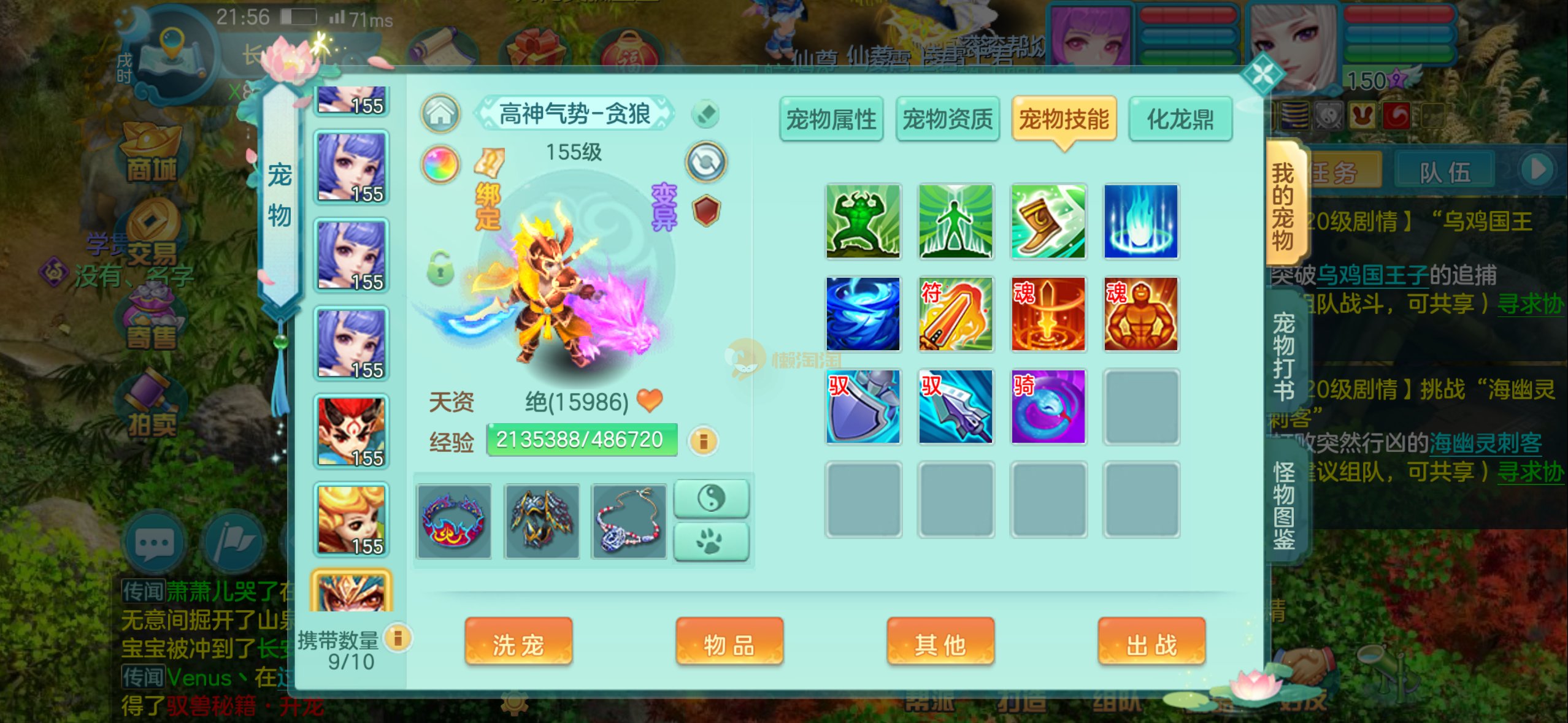Select the 化龙鼎 tab
The image size is (1568, 723).
[x=1180, y=119]
